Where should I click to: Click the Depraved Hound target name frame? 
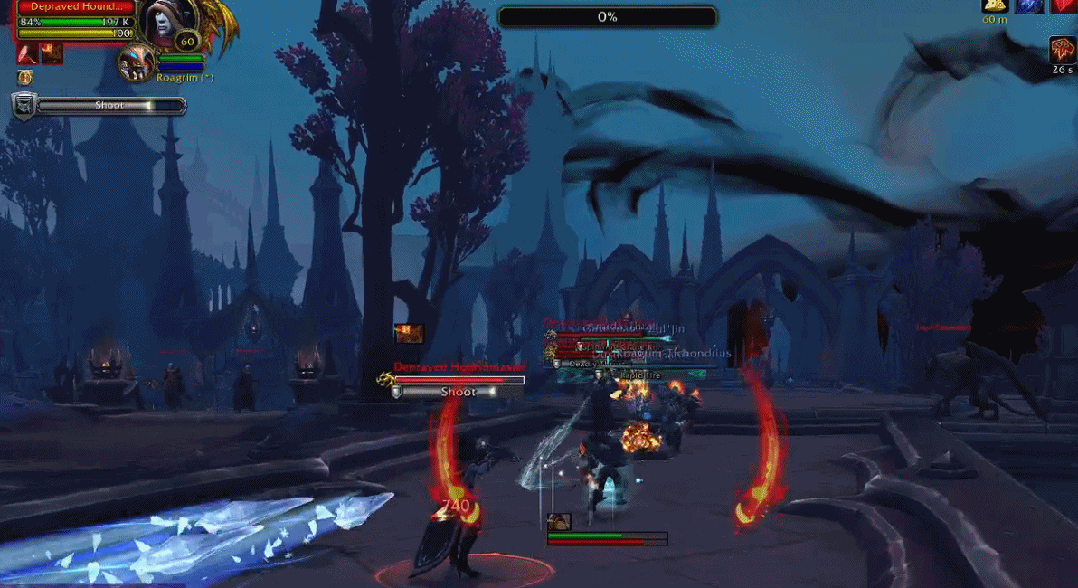tap(76, 7)
